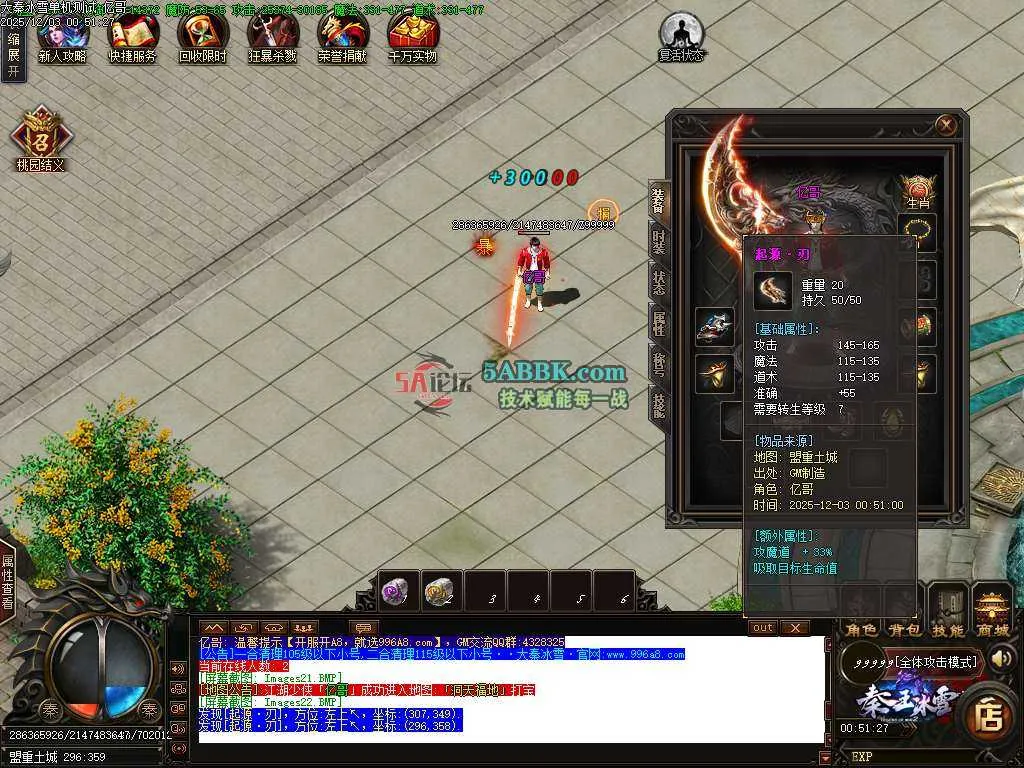Open the 快捷服务 quick services menu
The width and height of the screenshot is (1024, 768).
click(x=132, y=38)
